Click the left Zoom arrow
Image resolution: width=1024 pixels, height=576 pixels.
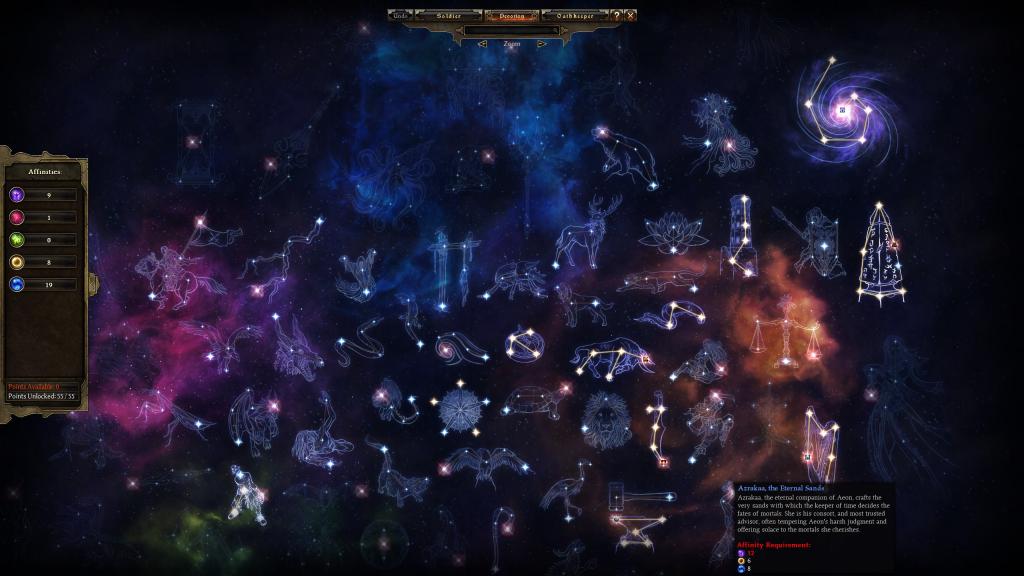tap(482, 44)
